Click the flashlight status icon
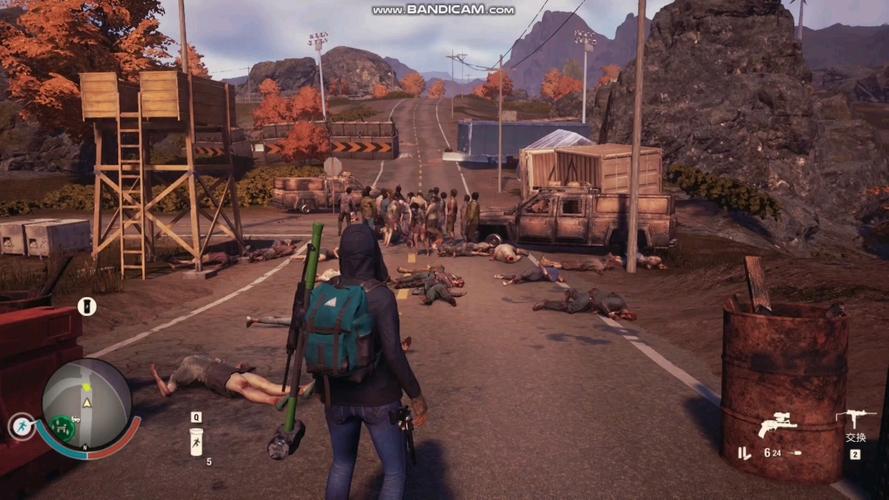 (x=87, y=306)
